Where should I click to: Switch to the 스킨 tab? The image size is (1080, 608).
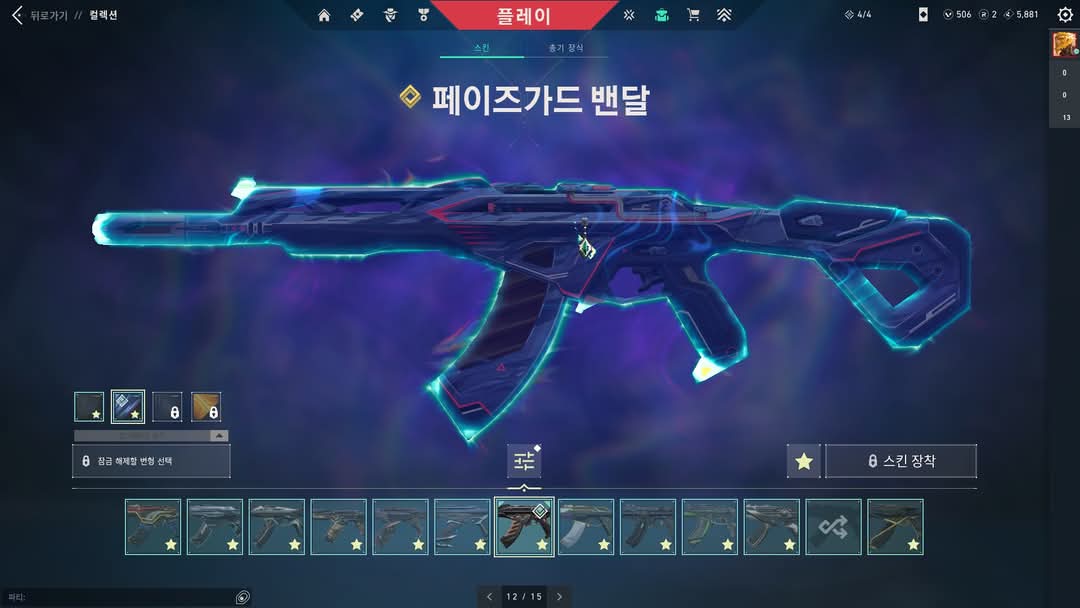pos(481,48)
